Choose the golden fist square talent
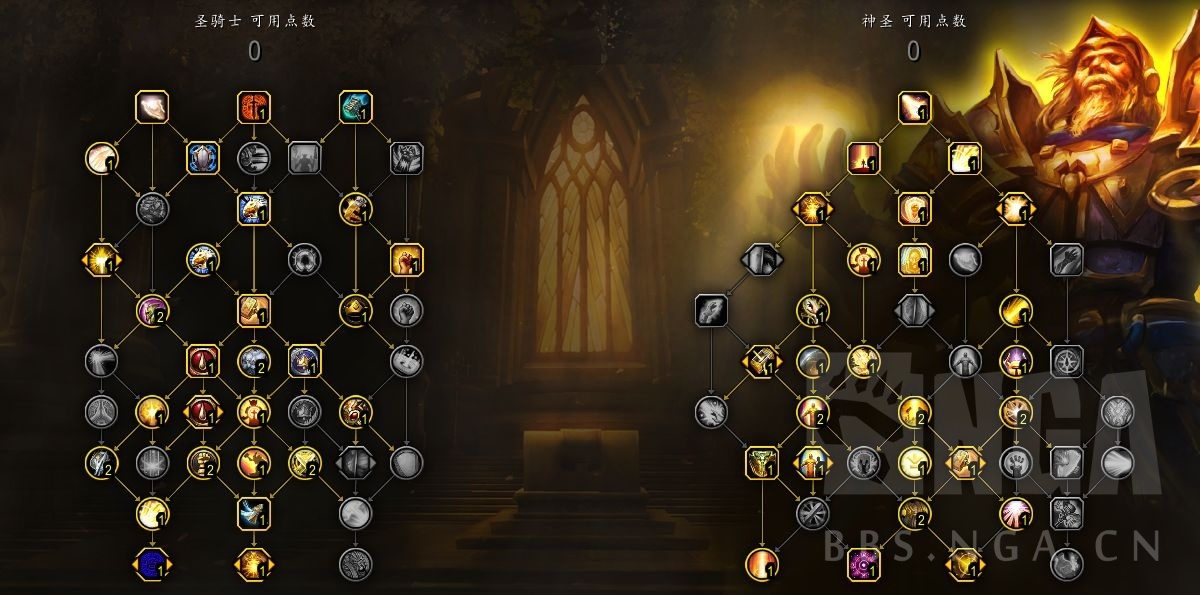Screen dimensions: 1200x595 (406, 260)
